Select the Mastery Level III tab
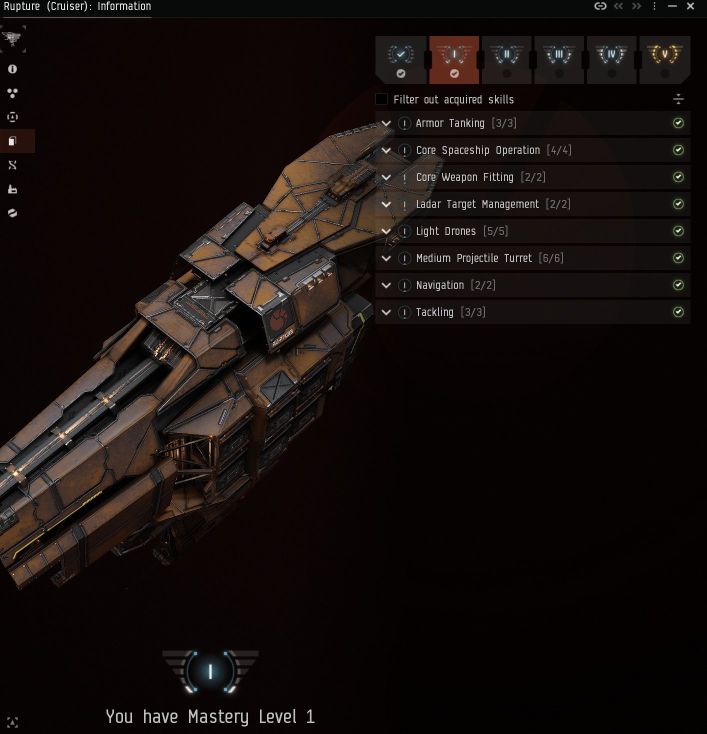Viewport: 707px width, 734px height. (x=559, y=59)
